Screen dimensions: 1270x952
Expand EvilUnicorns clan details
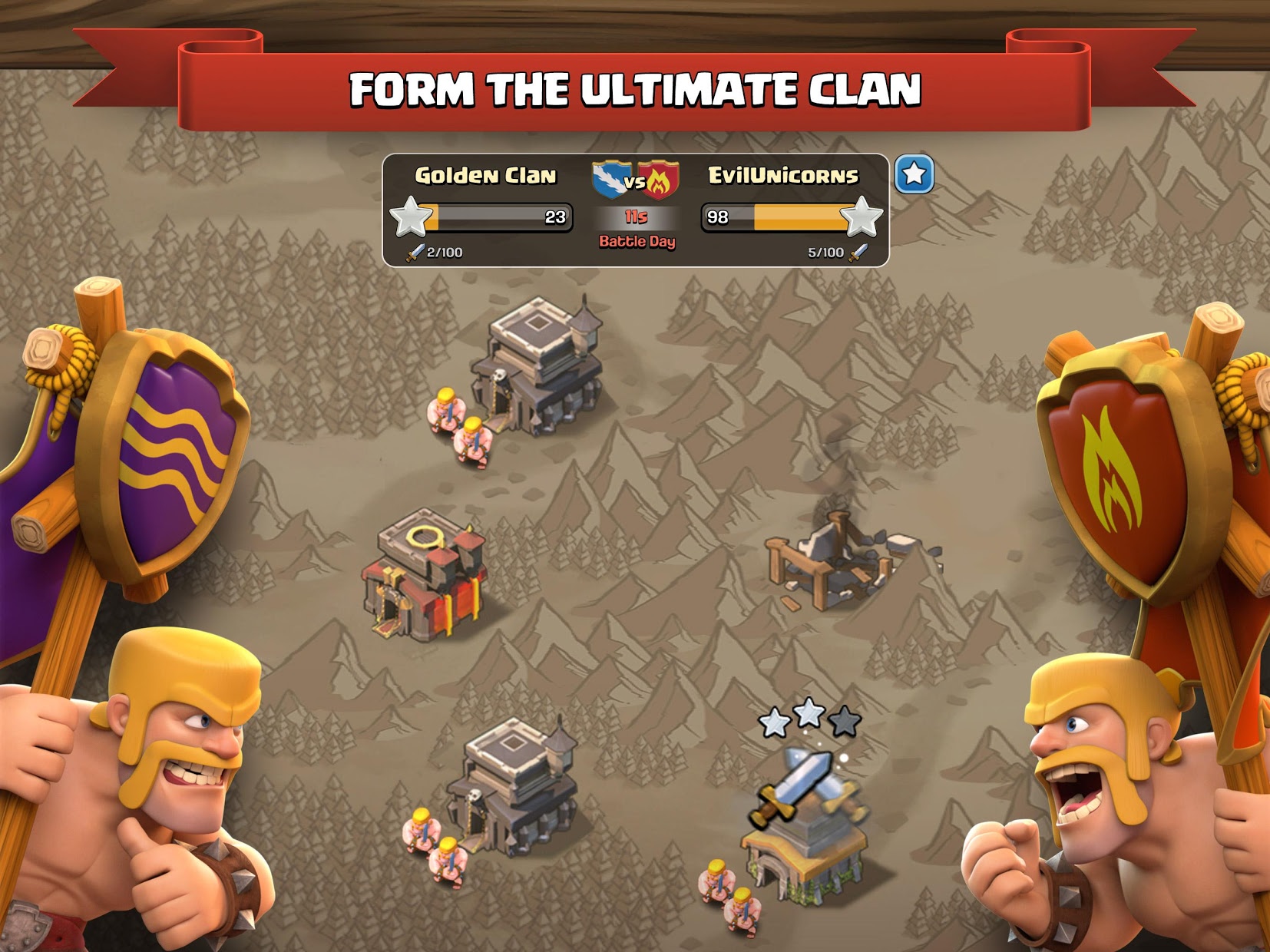(781, 175)
